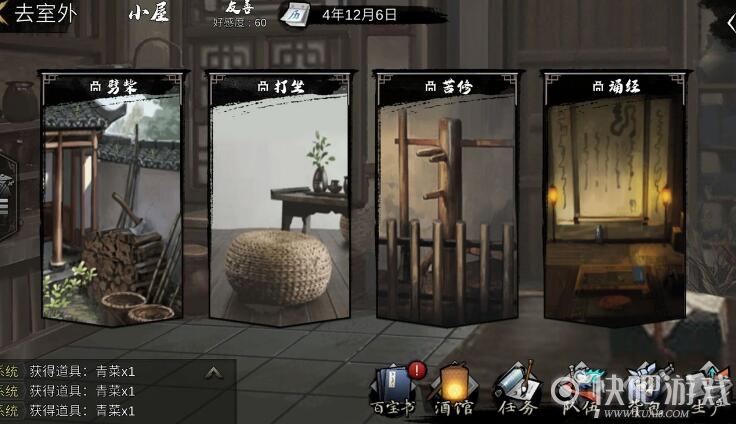Click the calendar icon beside the date
This screenshot has height=424, width=736.
296,14
